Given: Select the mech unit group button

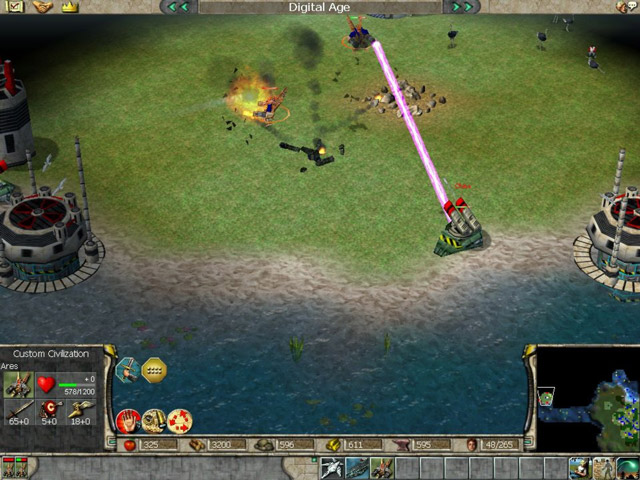Looking at the screenshot, I should (x=382, y=468).
